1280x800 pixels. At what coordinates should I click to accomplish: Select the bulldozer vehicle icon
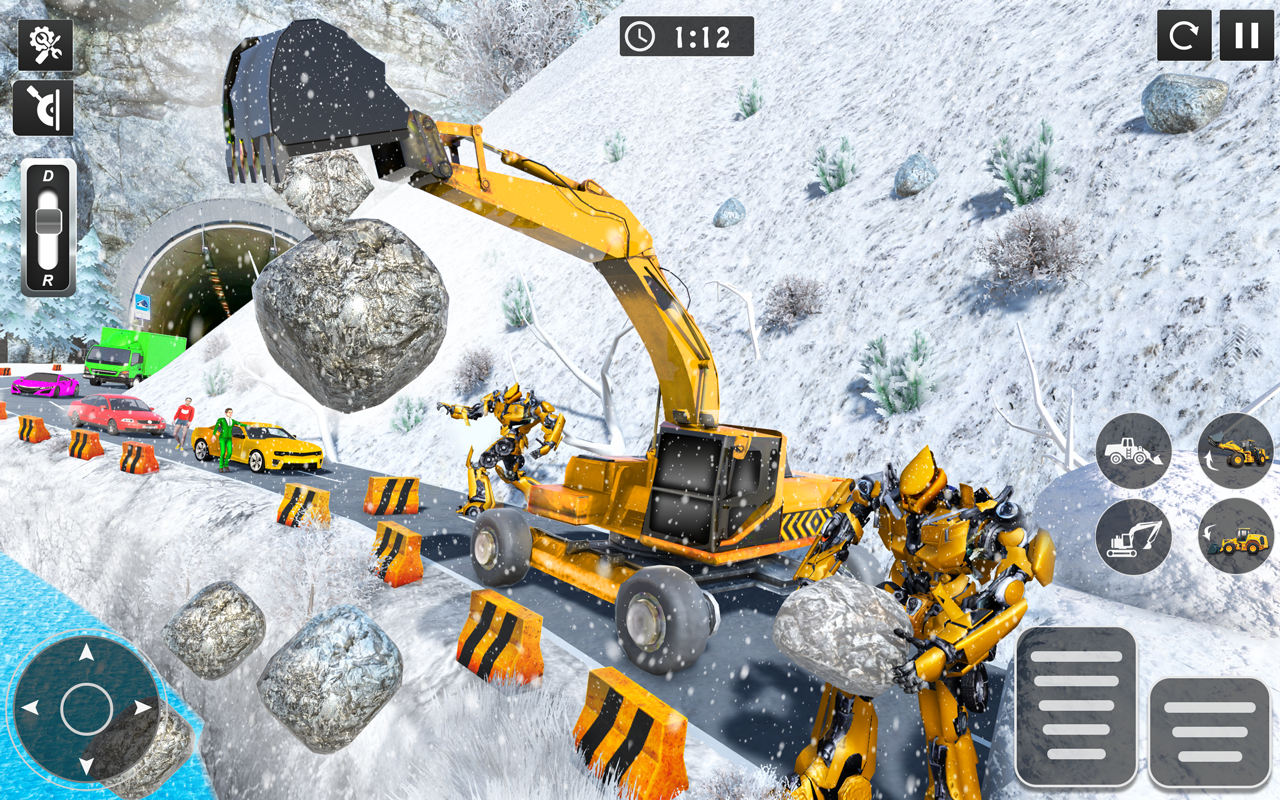(1134, 451)
